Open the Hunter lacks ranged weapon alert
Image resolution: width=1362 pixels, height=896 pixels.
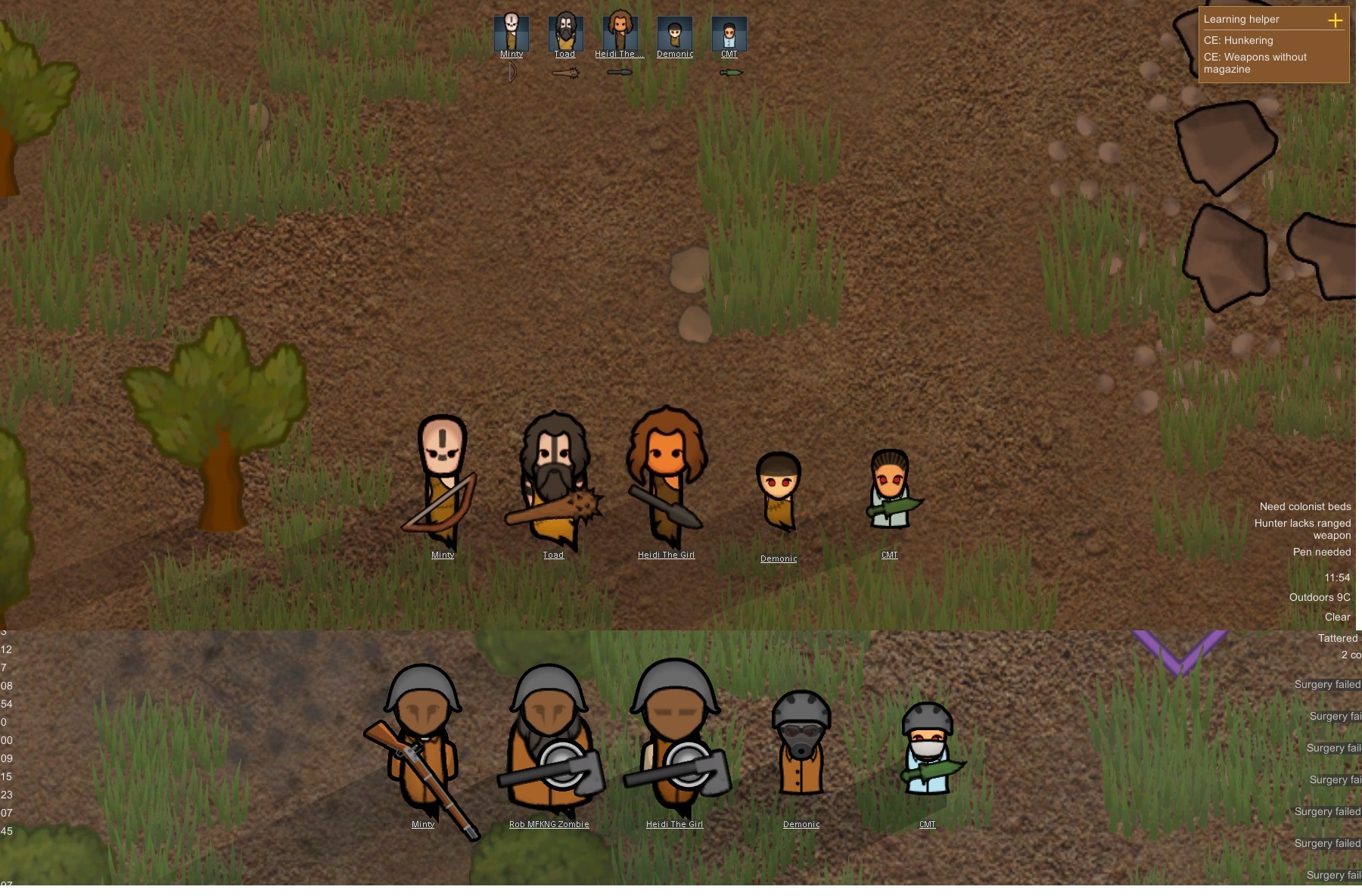(x=1302, y=529)
